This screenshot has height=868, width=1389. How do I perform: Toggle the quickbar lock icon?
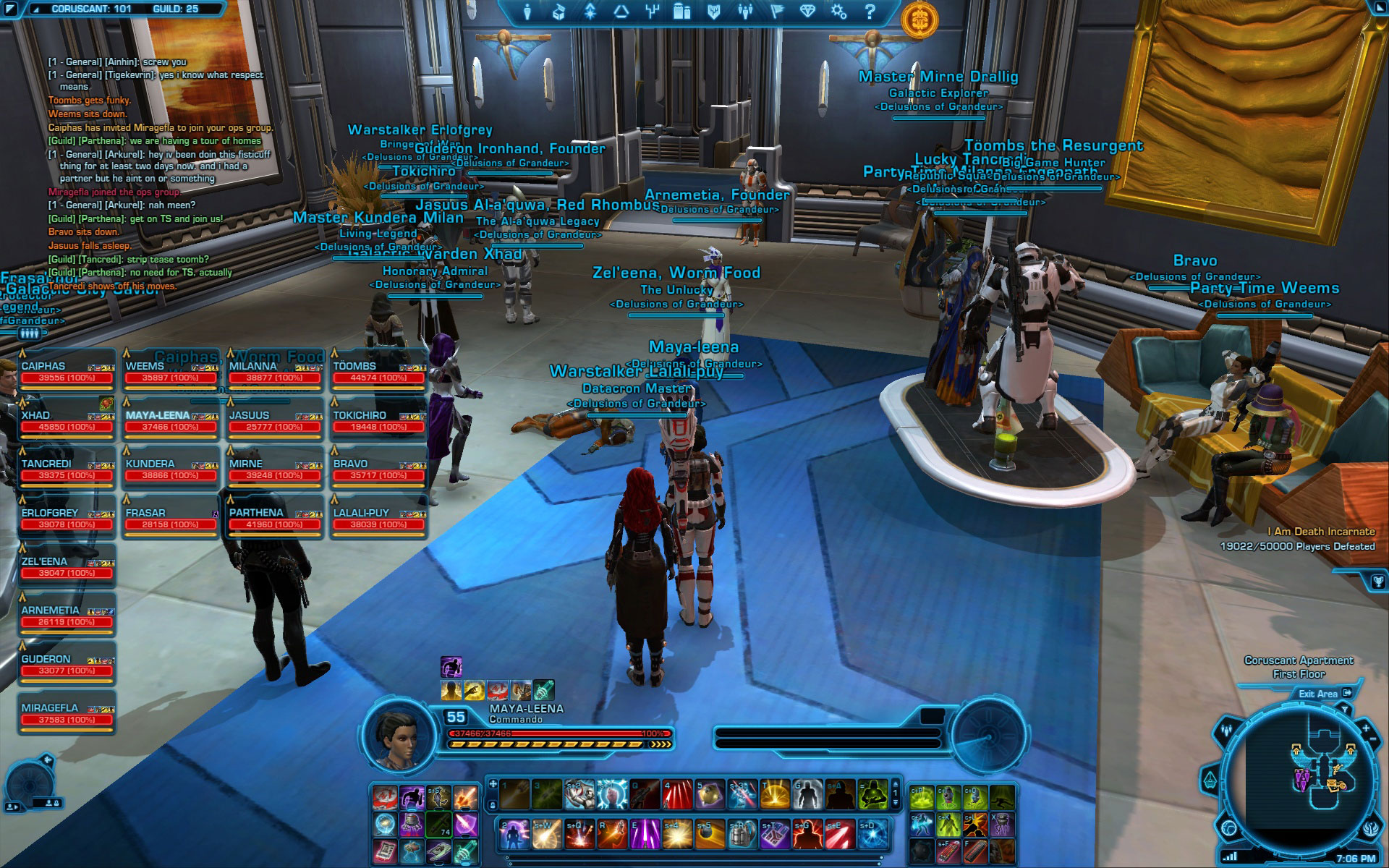tap(493, 804)
